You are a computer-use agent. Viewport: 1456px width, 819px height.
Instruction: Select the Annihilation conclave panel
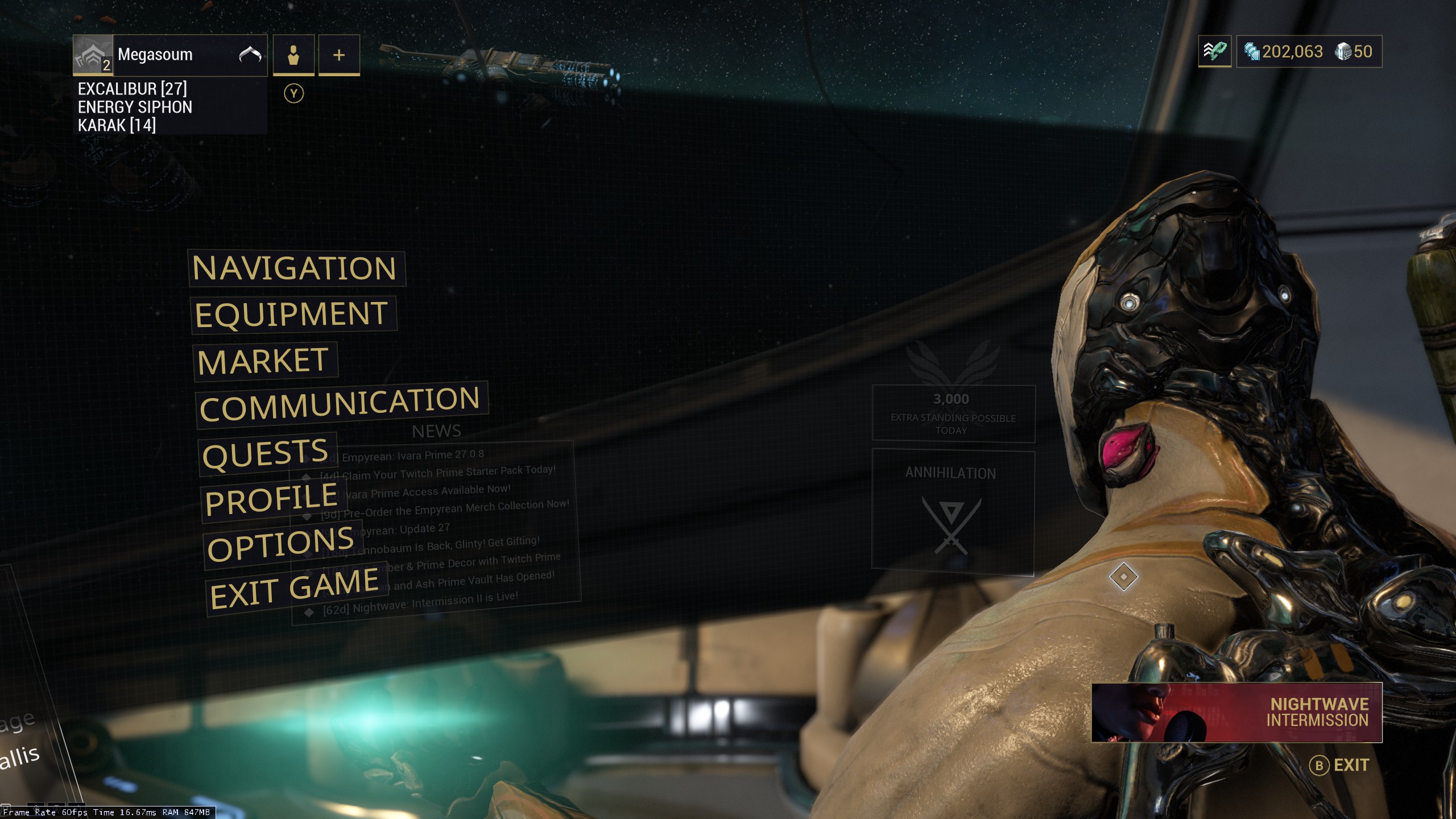pos(953,511)
